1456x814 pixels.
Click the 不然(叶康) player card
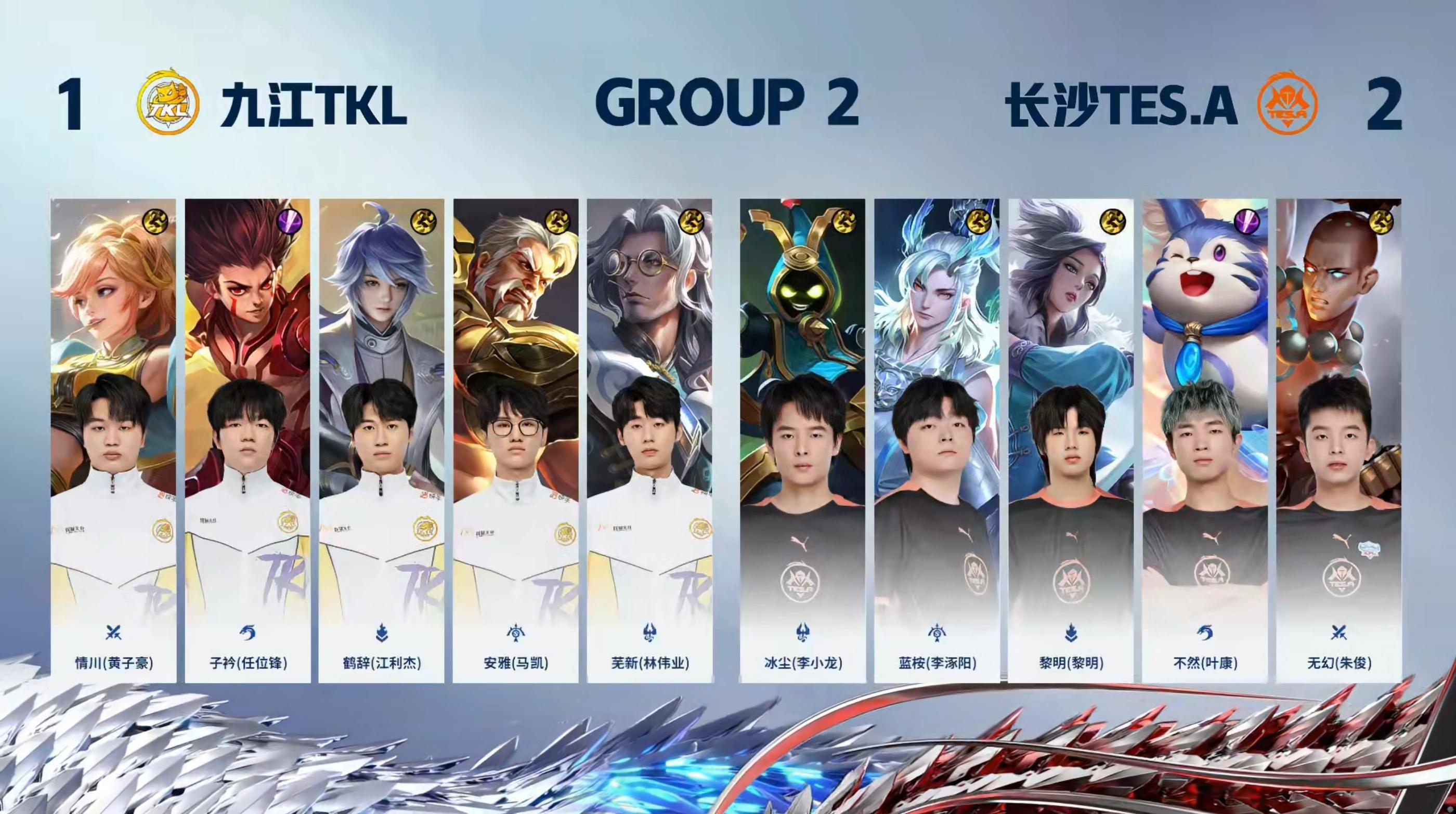[1204, 441]
